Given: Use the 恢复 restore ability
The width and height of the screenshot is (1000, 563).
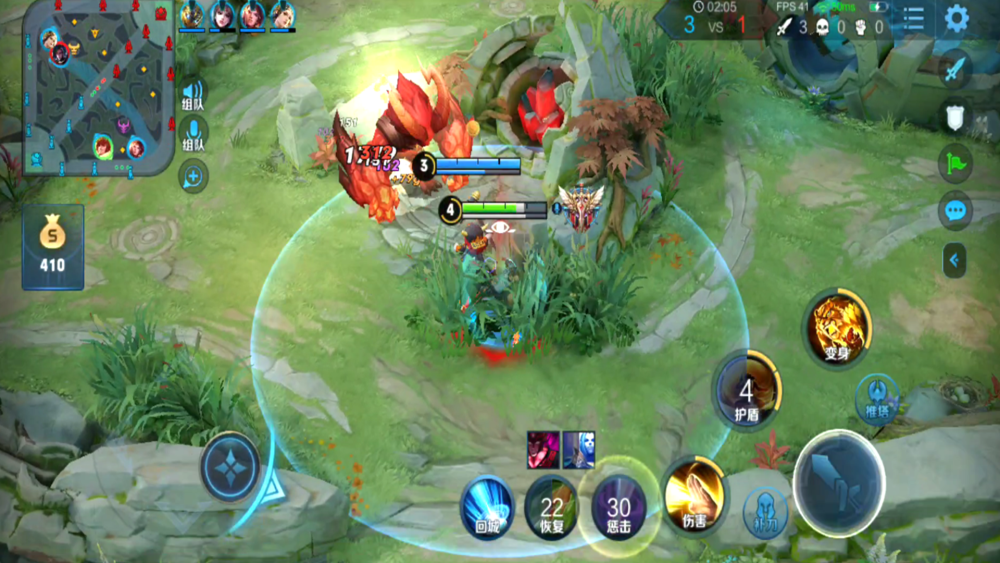Looking at the screenshot, I should 552,507.
